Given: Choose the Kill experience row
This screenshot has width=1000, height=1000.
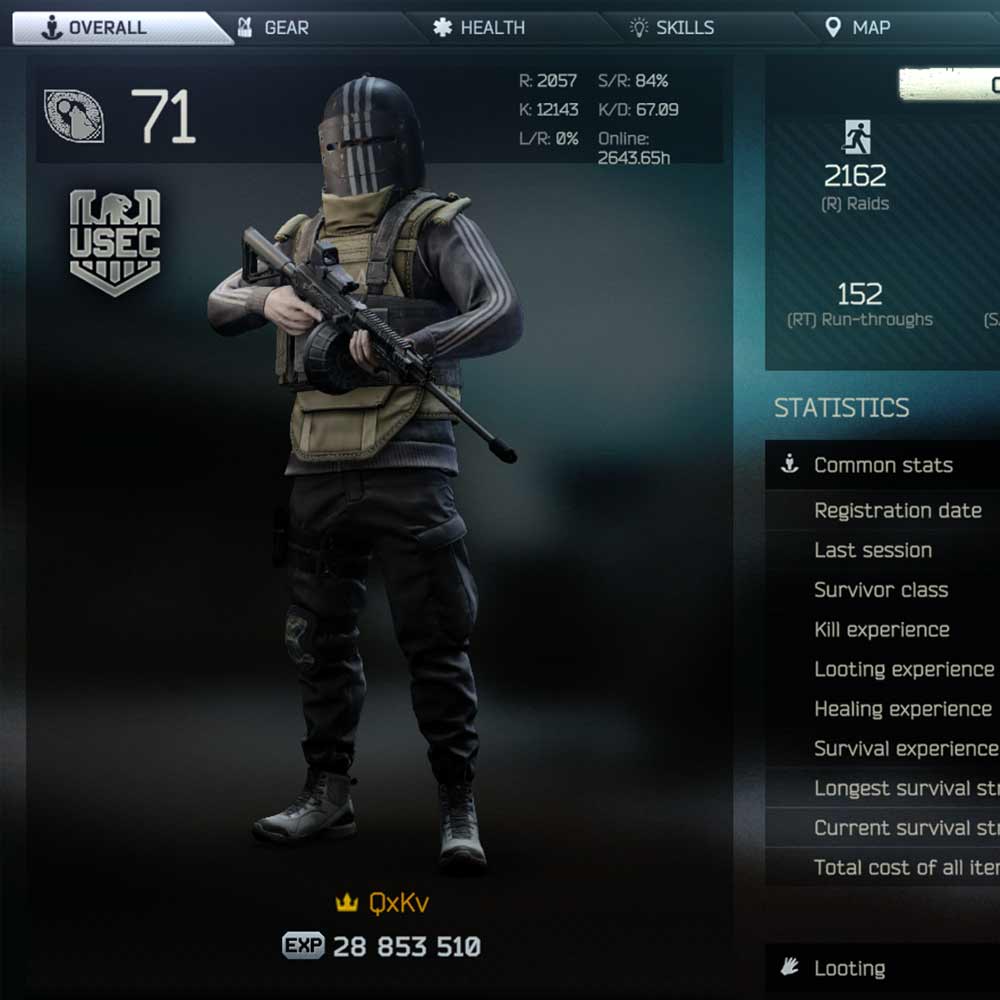Looking at the screenshot, I should pyautogui.click(x=881, y=630).
